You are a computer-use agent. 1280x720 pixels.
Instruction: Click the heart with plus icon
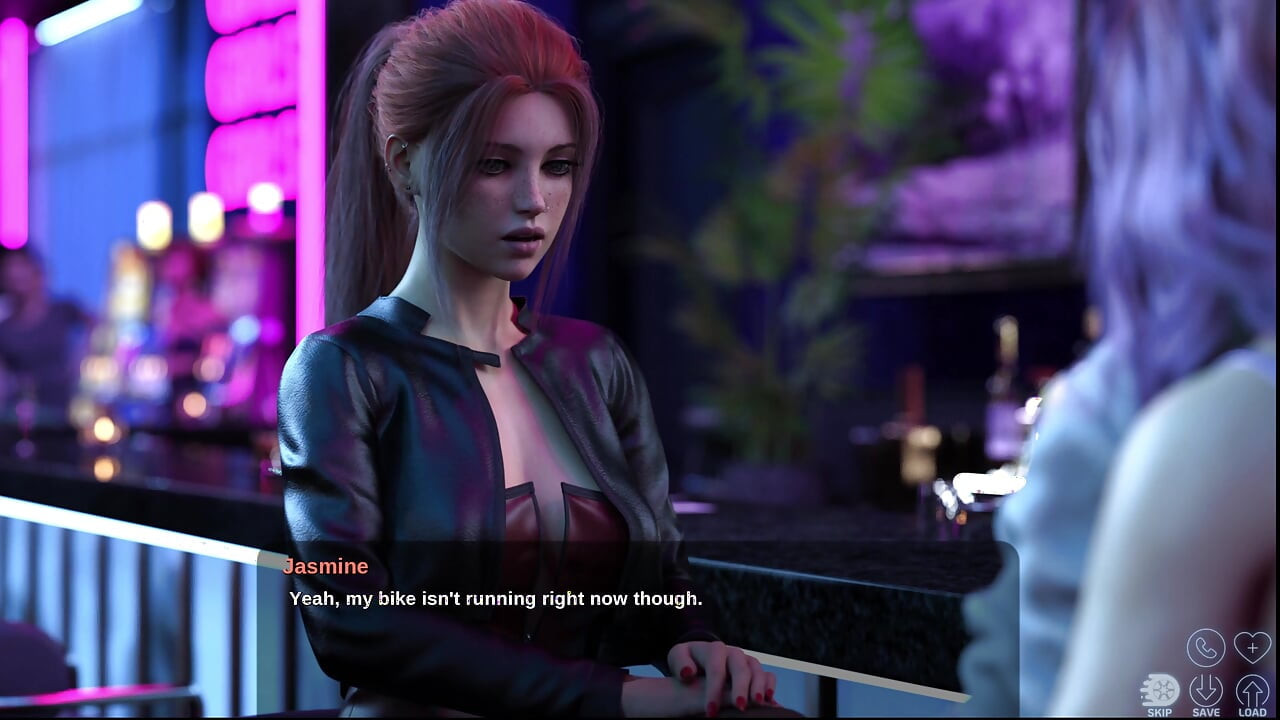1252,648
